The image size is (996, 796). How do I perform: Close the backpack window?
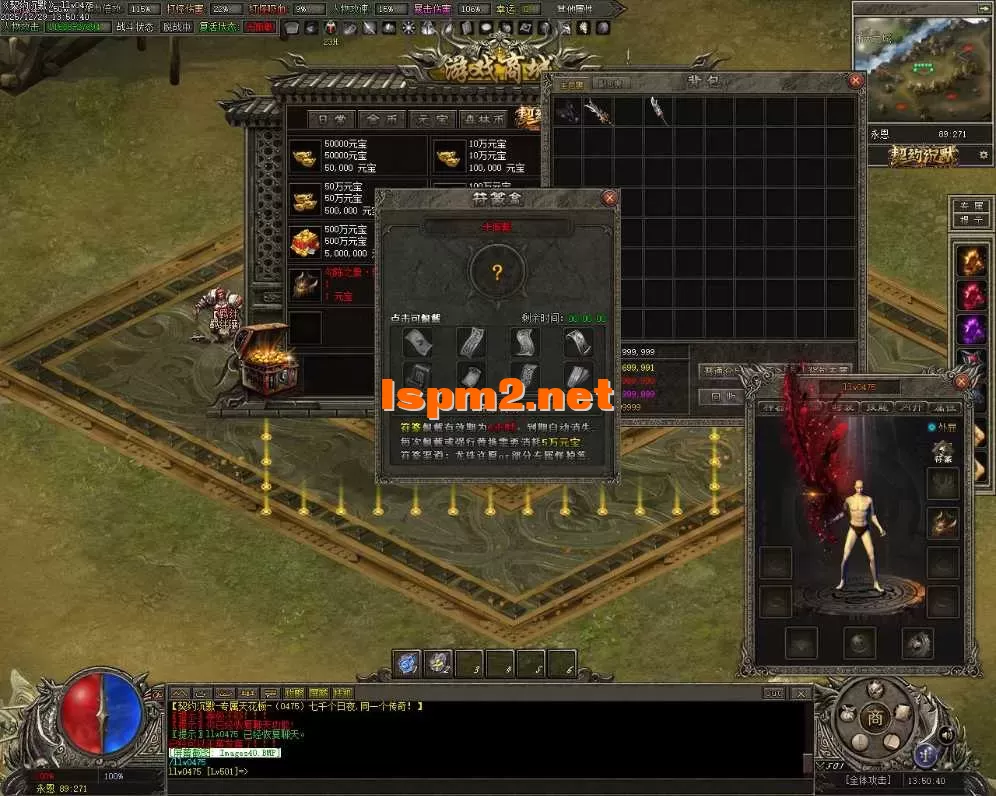pyautogui.click(x=856, y=80)
